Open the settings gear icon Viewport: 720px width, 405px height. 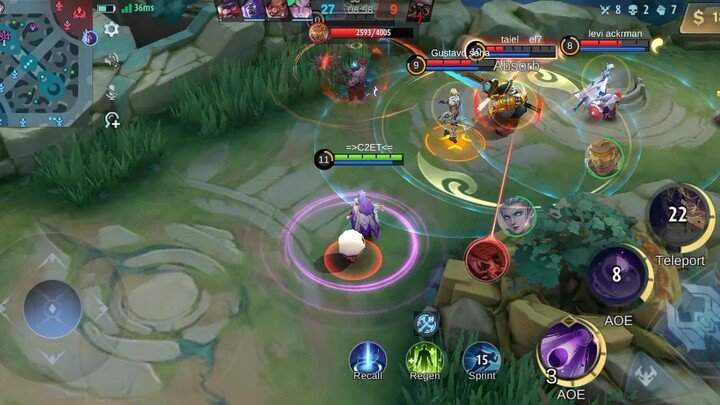click(111, 29)
